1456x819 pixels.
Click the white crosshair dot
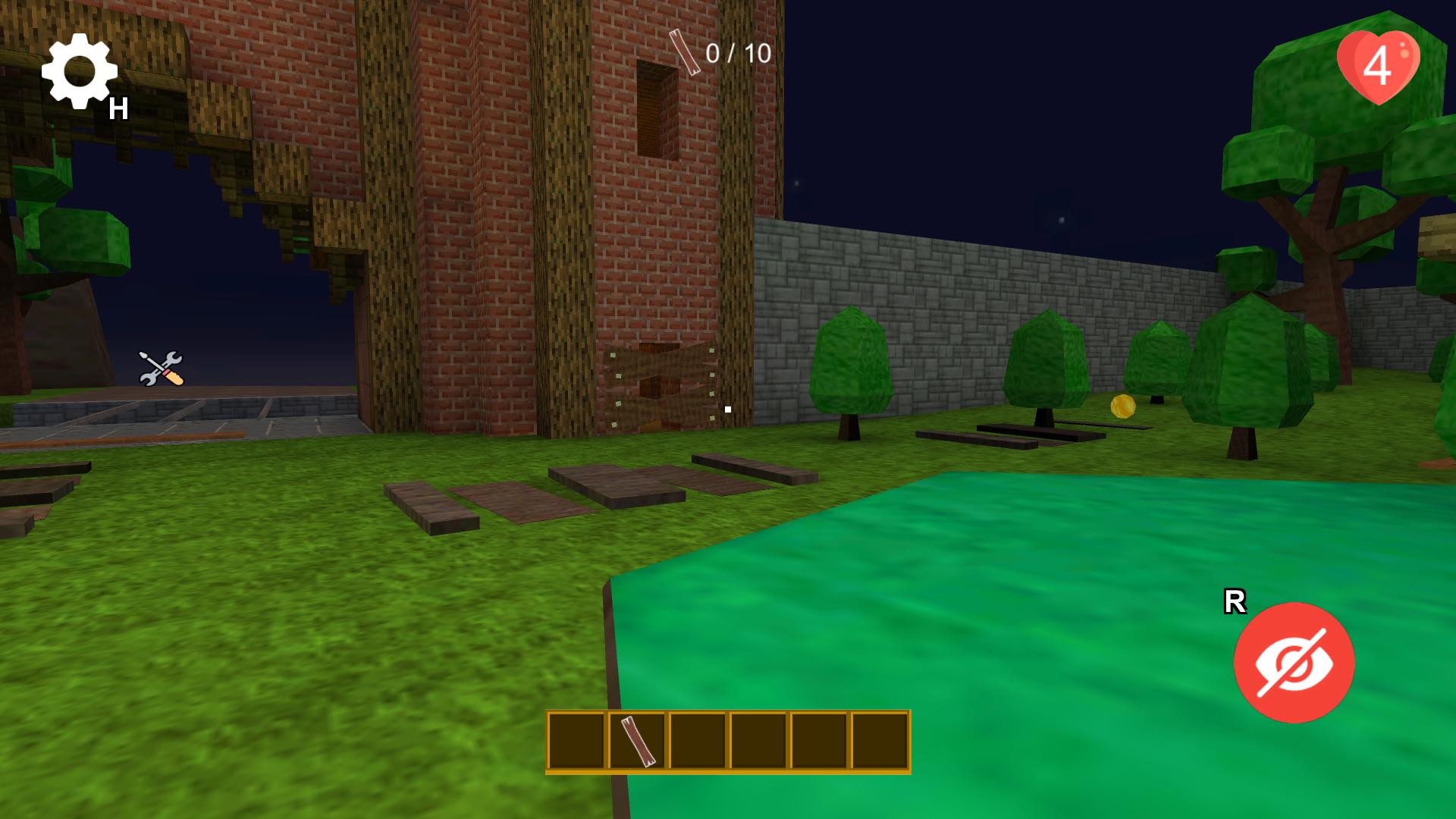pyautogui.click(x=726, y=409)
